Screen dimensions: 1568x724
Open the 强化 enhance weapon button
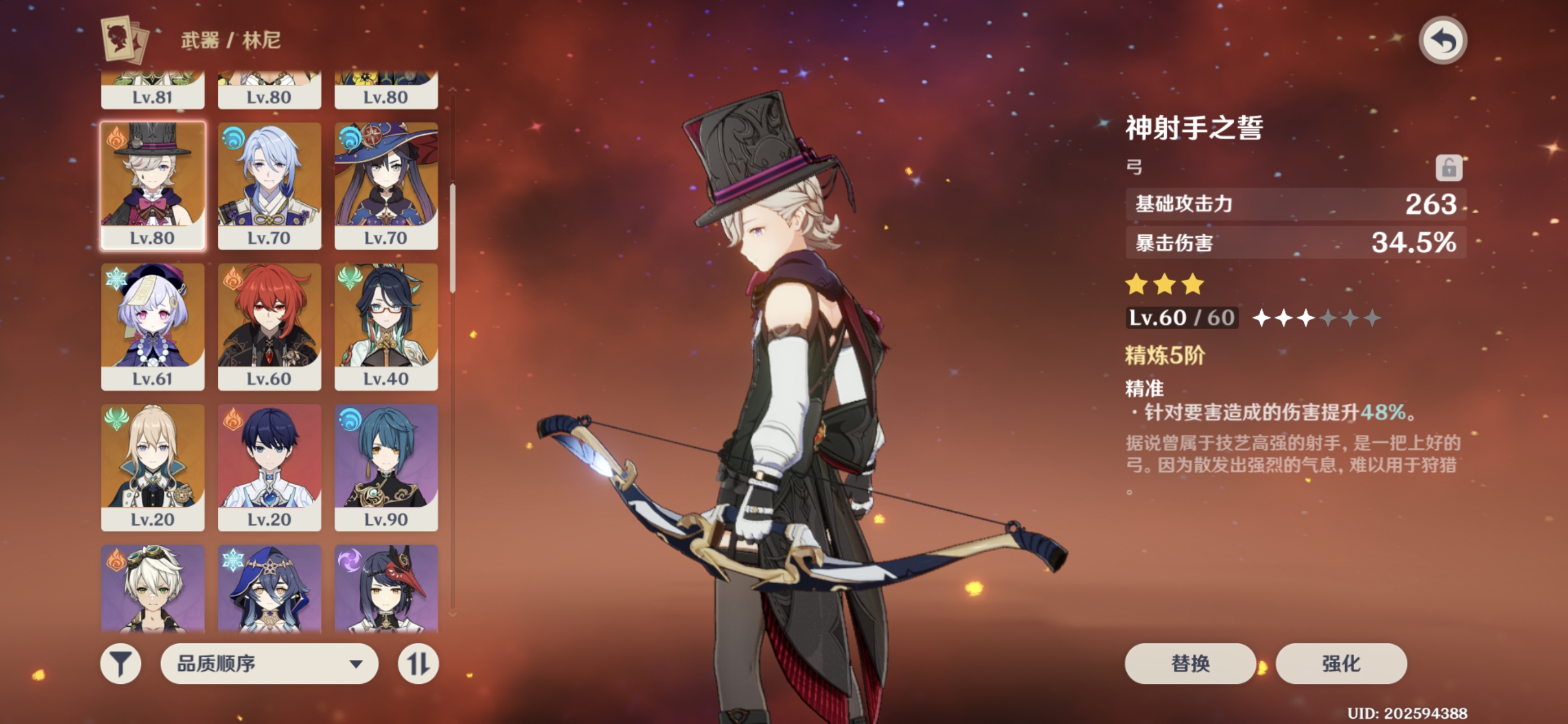[x=1341, y=663]
